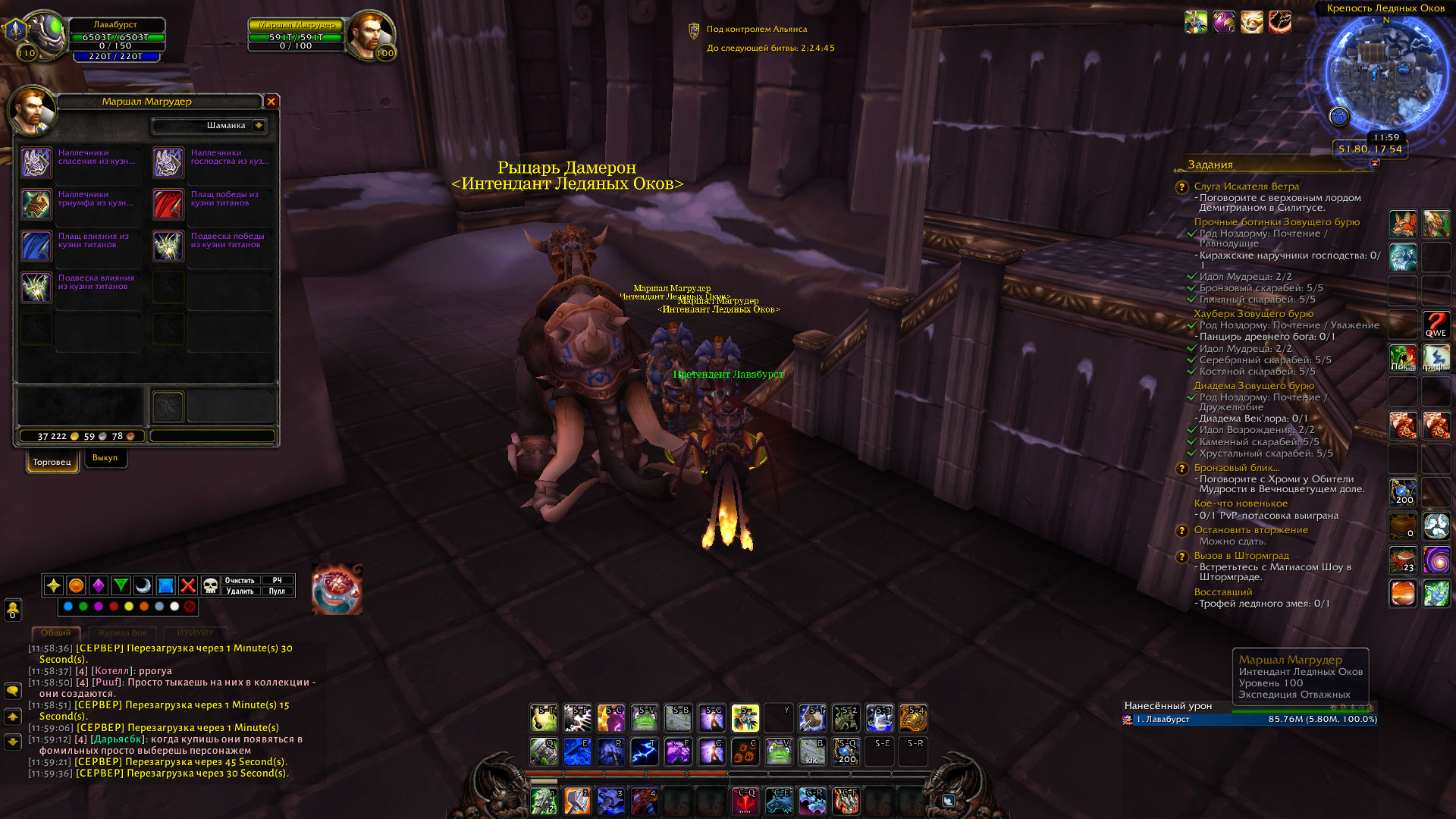Open the Журнал боя chat tab
Screen dimensions: 1456x819
(x=122, y=632)
